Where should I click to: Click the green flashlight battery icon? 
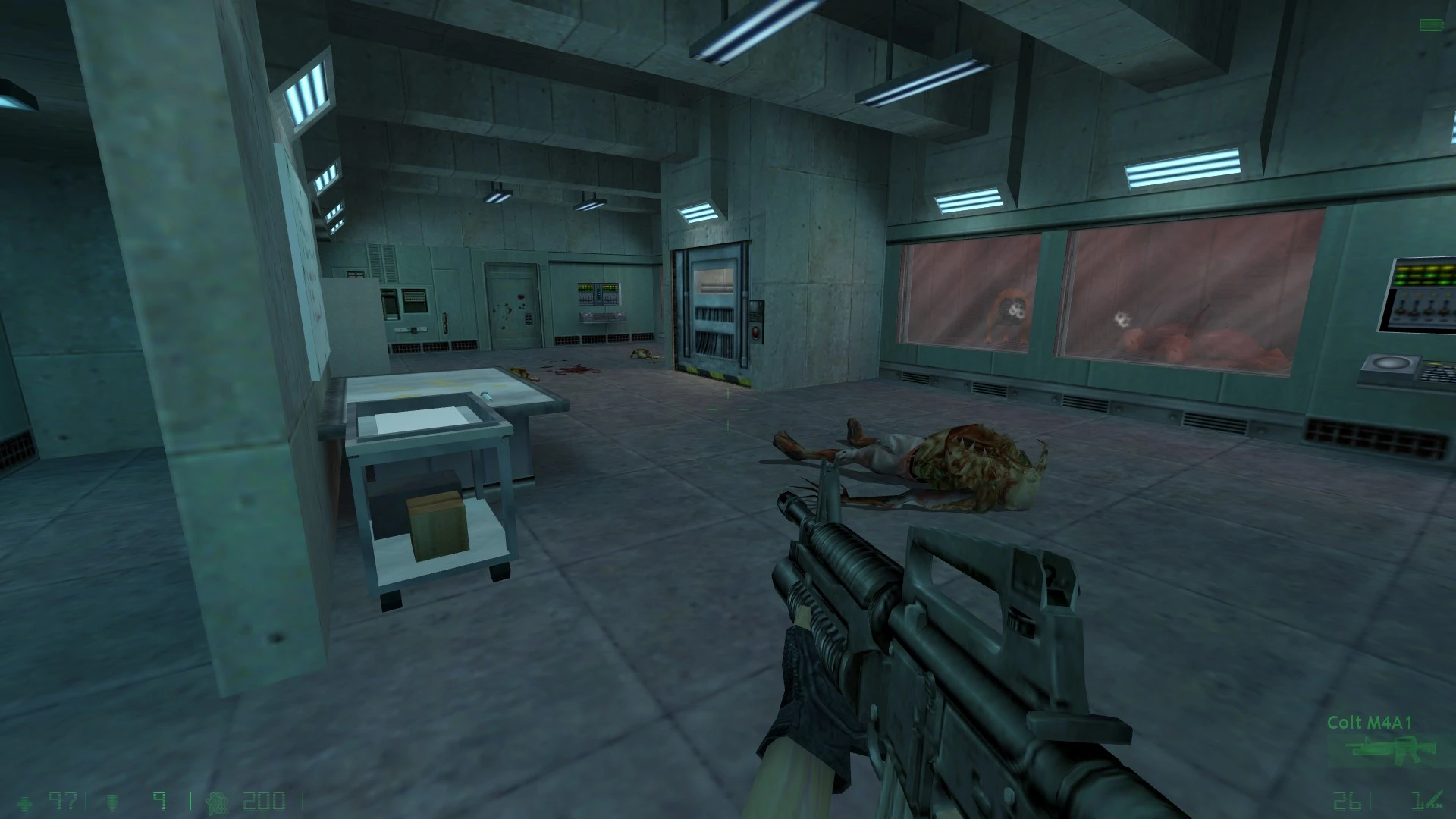(1431, 26)
